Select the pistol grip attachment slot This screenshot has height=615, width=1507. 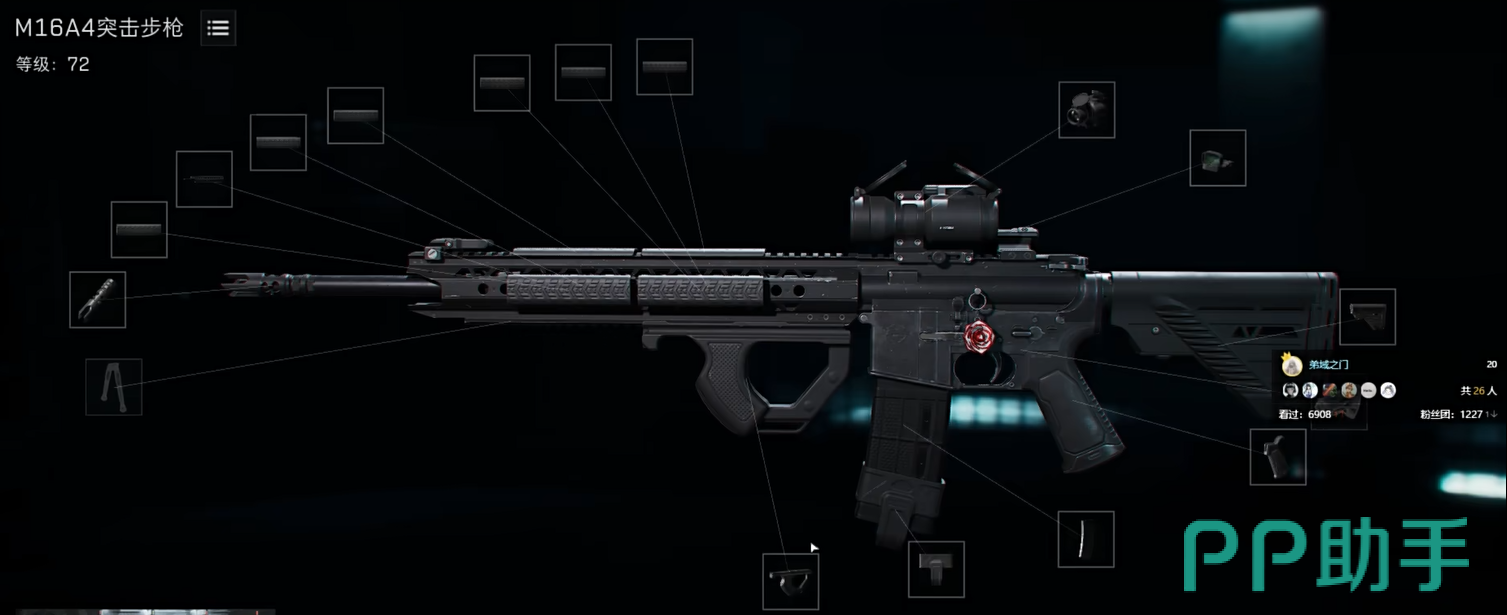(x=1278, y=457)
